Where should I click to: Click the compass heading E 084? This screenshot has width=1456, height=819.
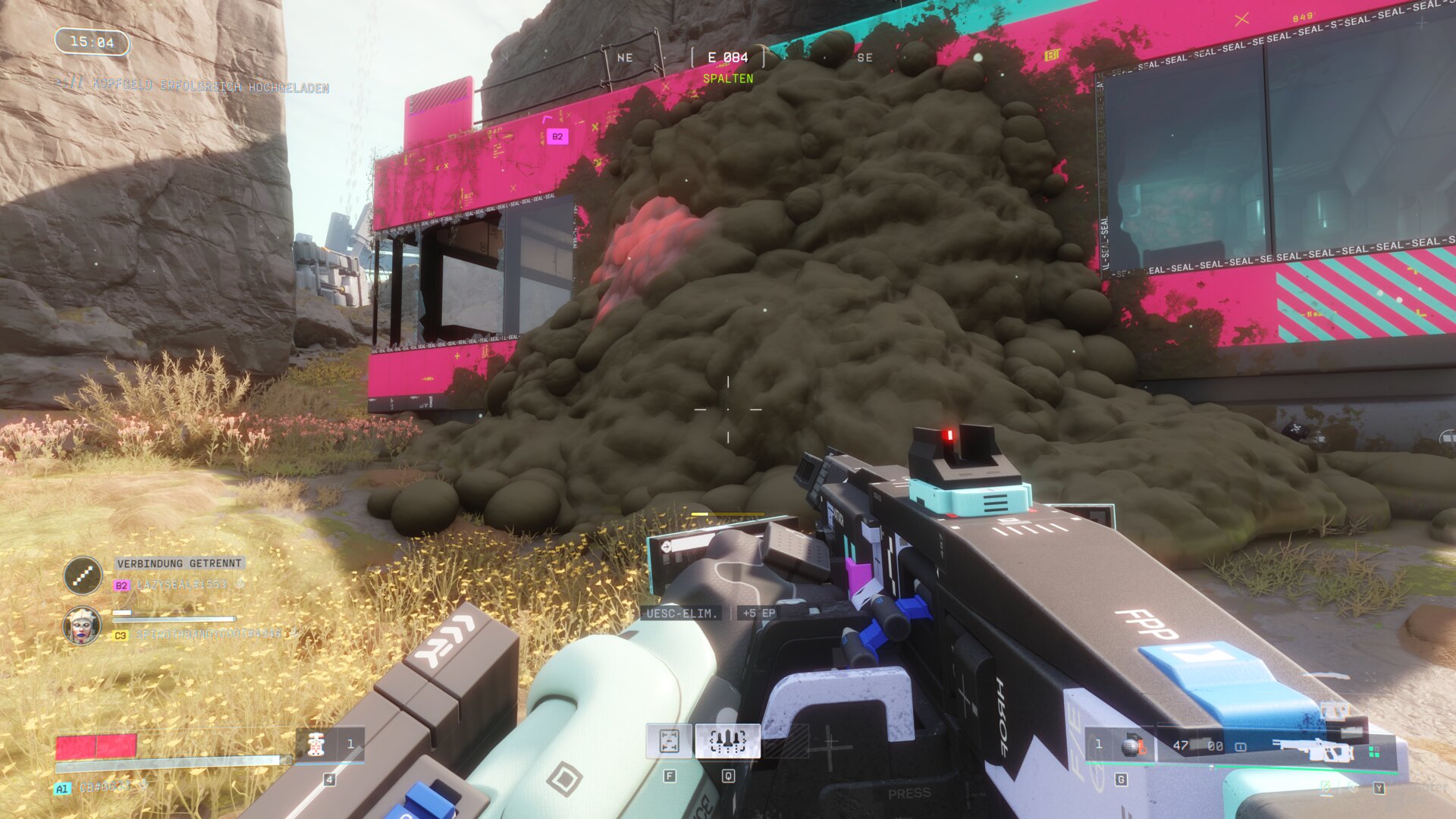click(x=727, y=58)
